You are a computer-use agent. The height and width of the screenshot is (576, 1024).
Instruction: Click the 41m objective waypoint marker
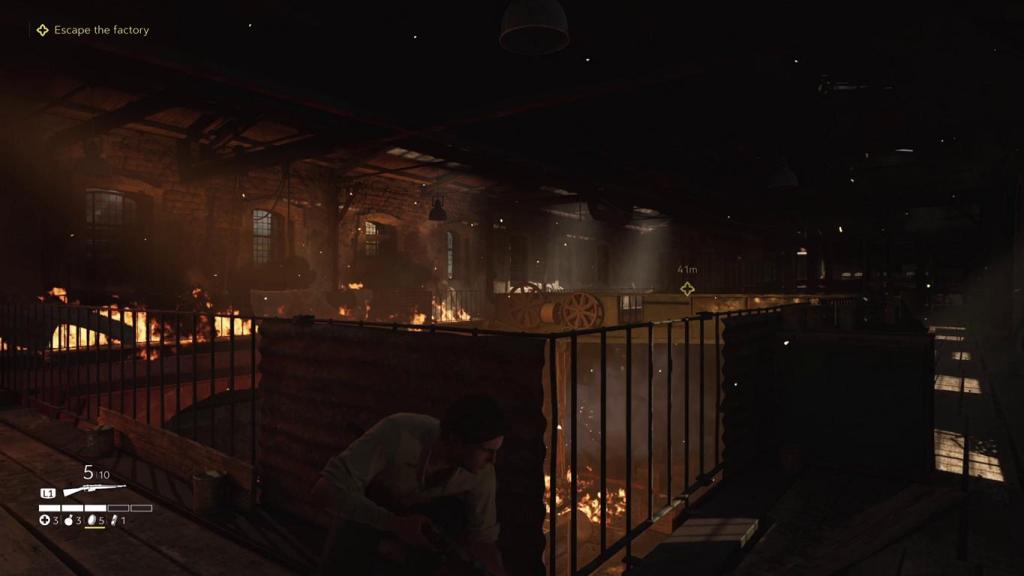click(x=687, y=289)
